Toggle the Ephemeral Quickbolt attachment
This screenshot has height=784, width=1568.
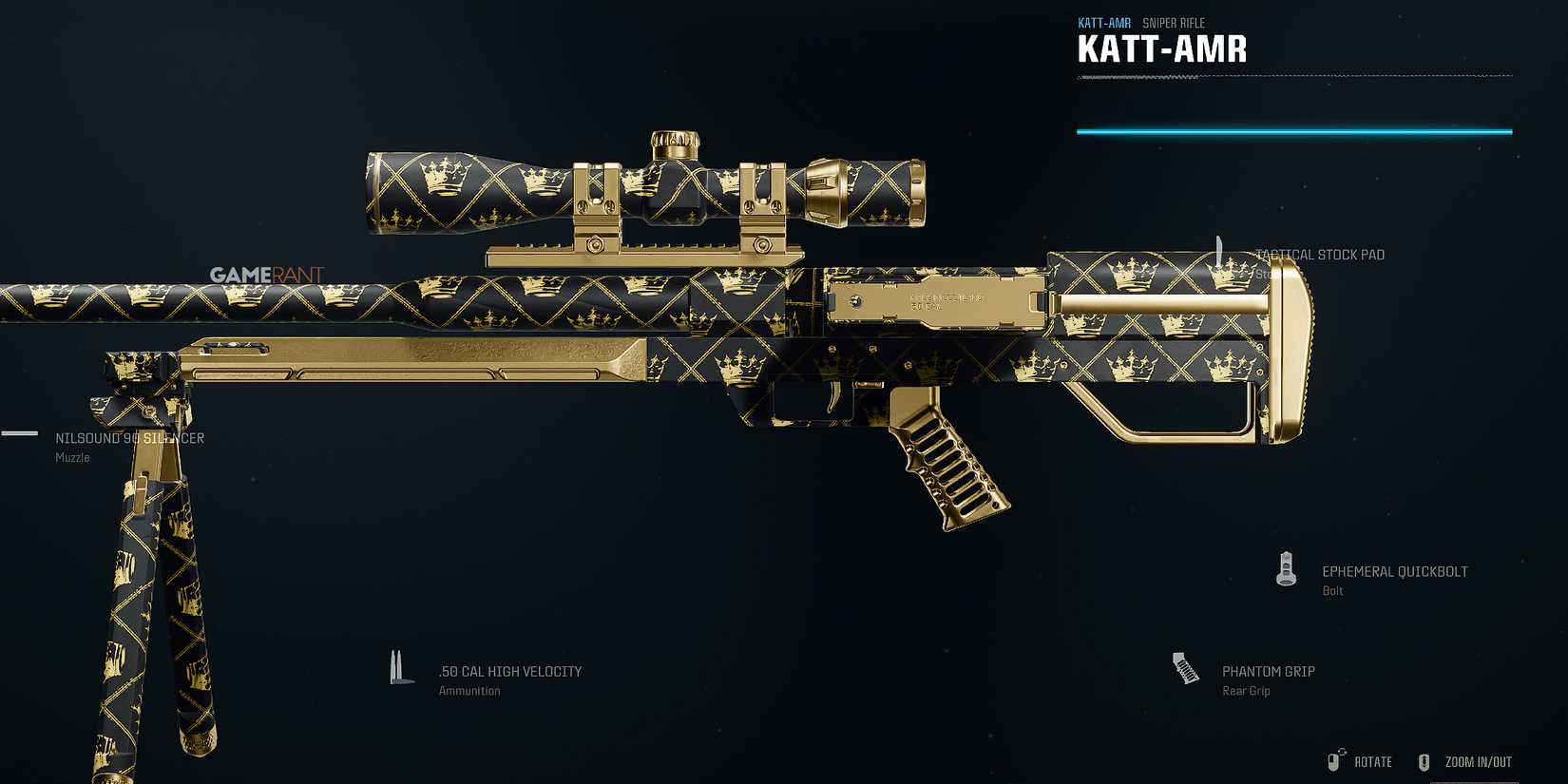pyautogui.click(x=1395, y=571)
